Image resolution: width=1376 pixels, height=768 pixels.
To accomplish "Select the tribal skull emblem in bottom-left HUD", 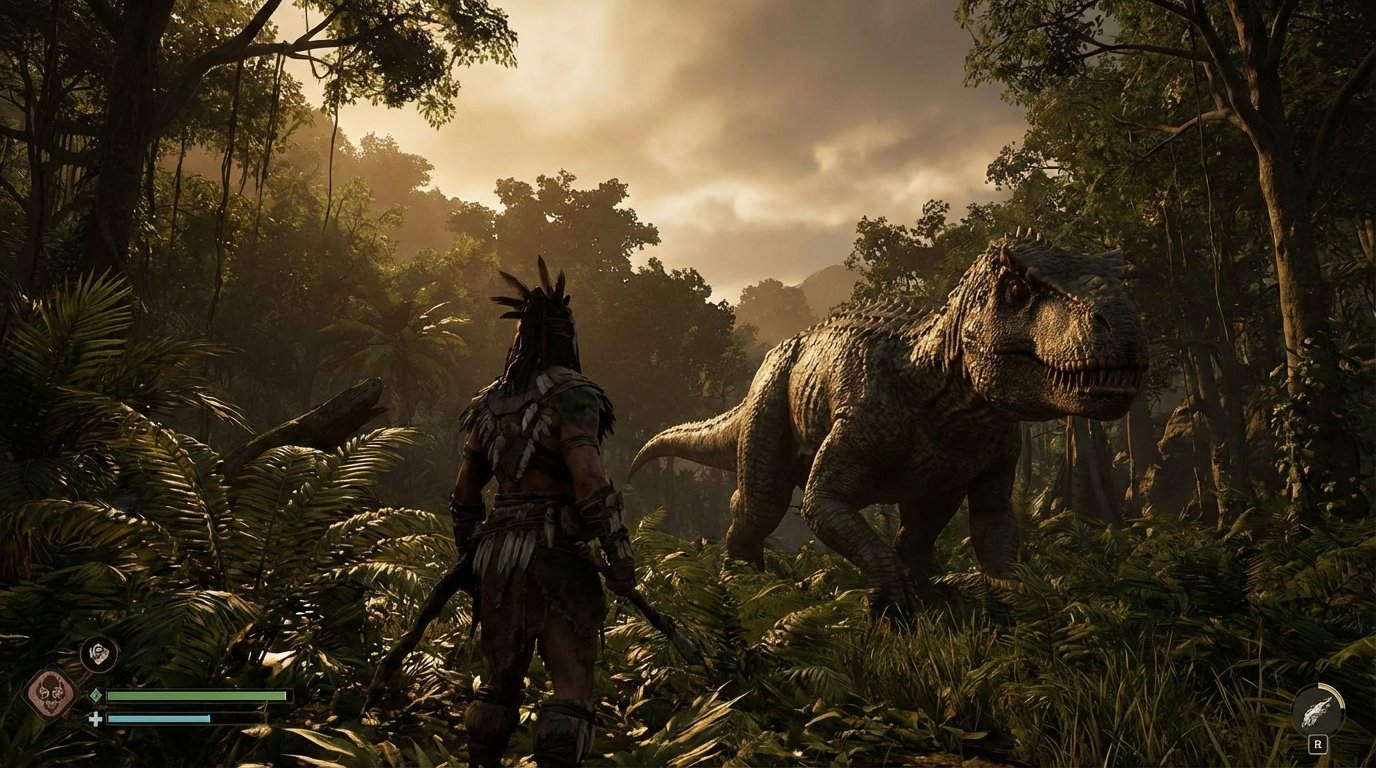I will [52, 690].
